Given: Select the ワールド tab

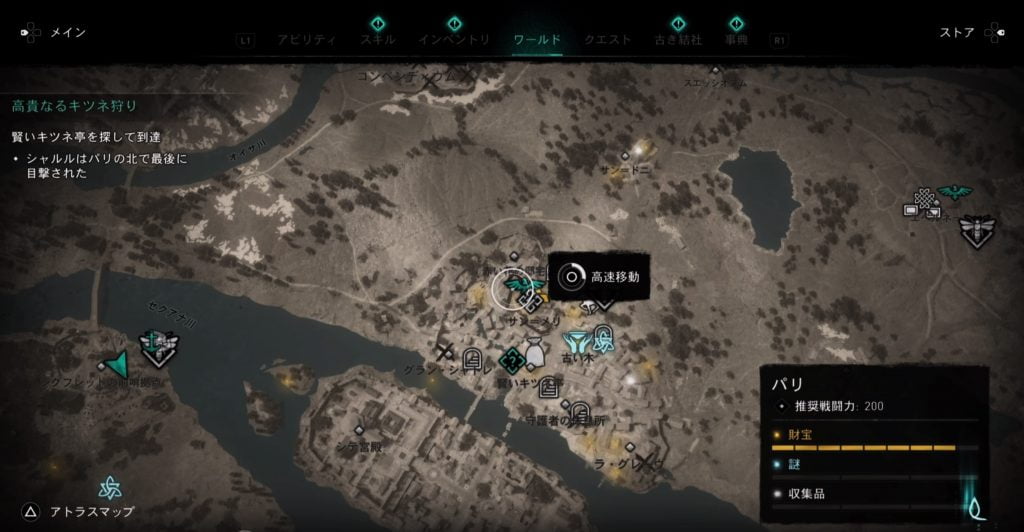Looking at the screenshot, I should pyautogui.click(x=537, y=40).
